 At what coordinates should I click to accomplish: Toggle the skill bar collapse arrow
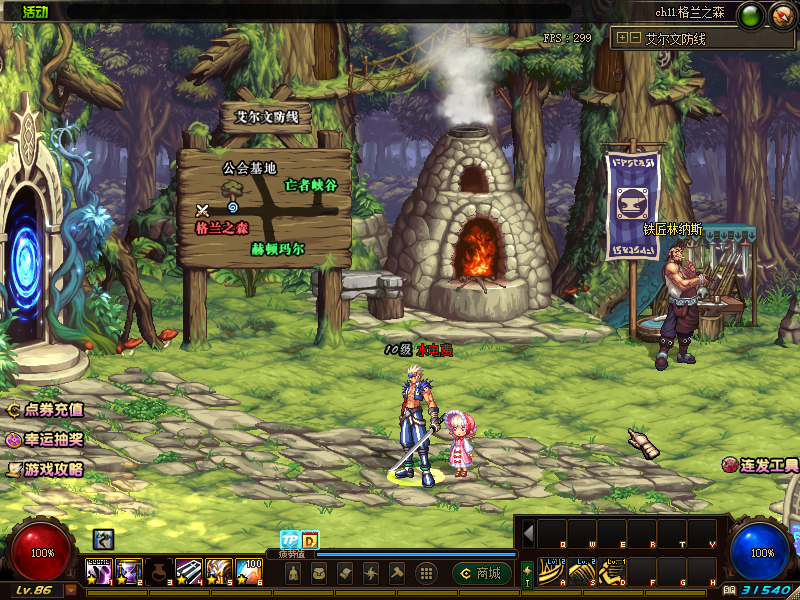(528, 532)
